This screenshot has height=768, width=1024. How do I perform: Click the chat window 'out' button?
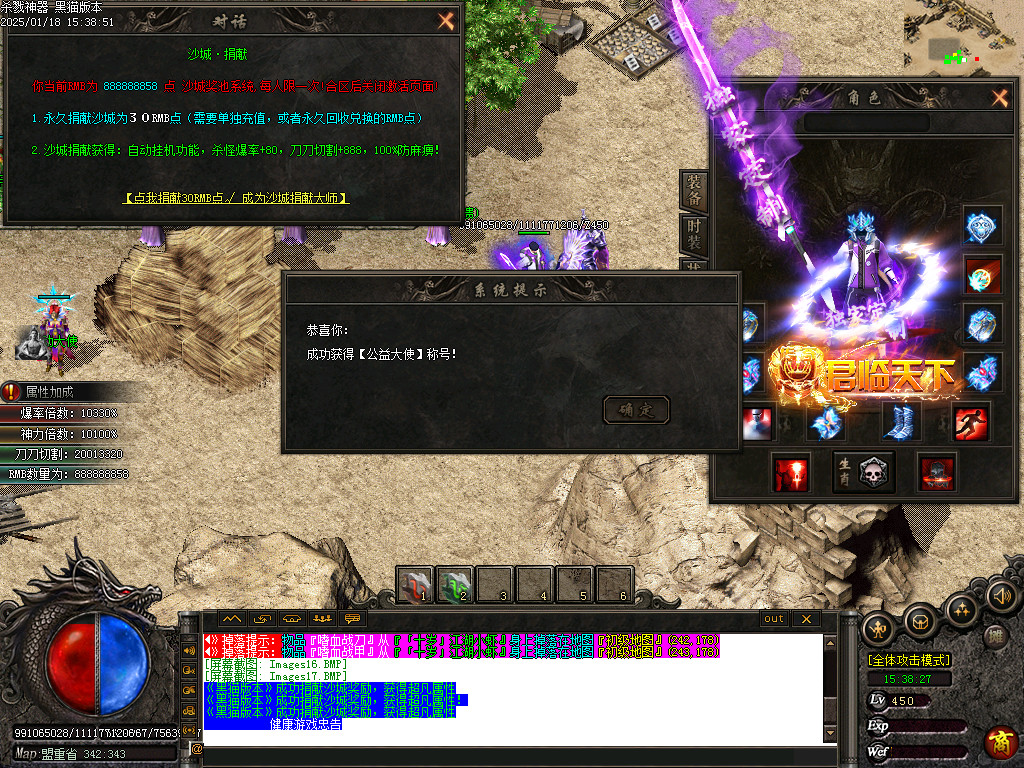tap(774, 619)
